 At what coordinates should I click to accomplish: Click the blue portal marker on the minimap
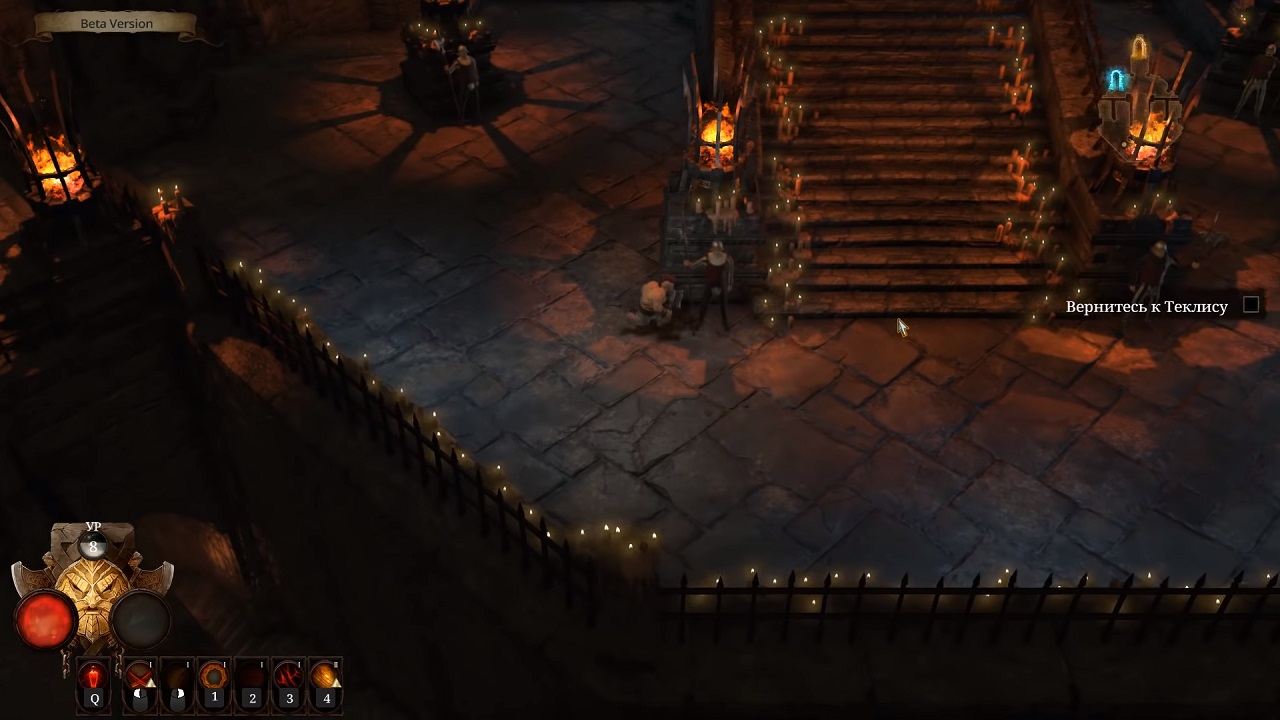pyautogui.click(x=1116, y=80)
